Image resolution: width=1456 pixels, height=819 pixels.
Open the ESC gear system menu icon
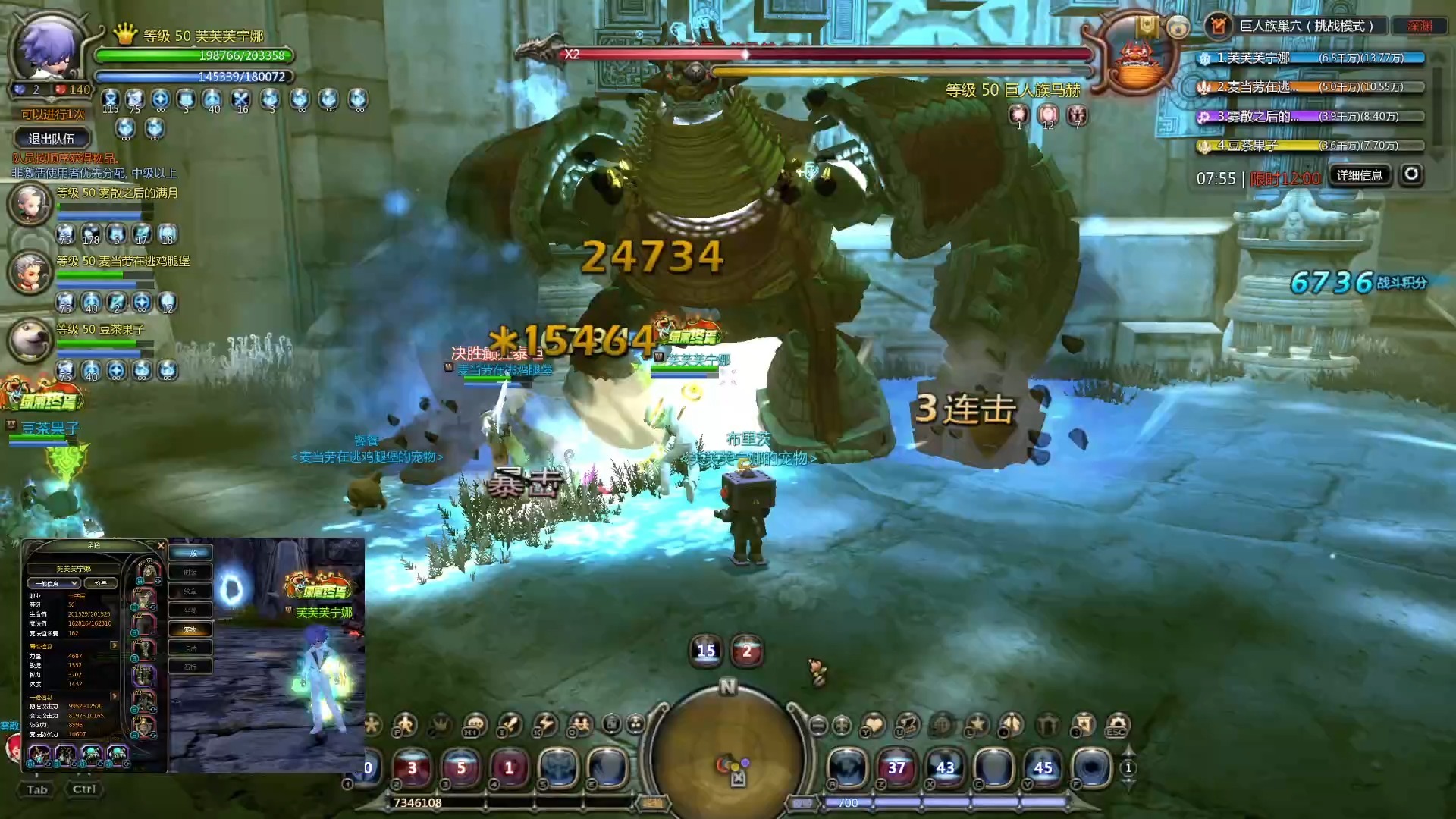1117,725
